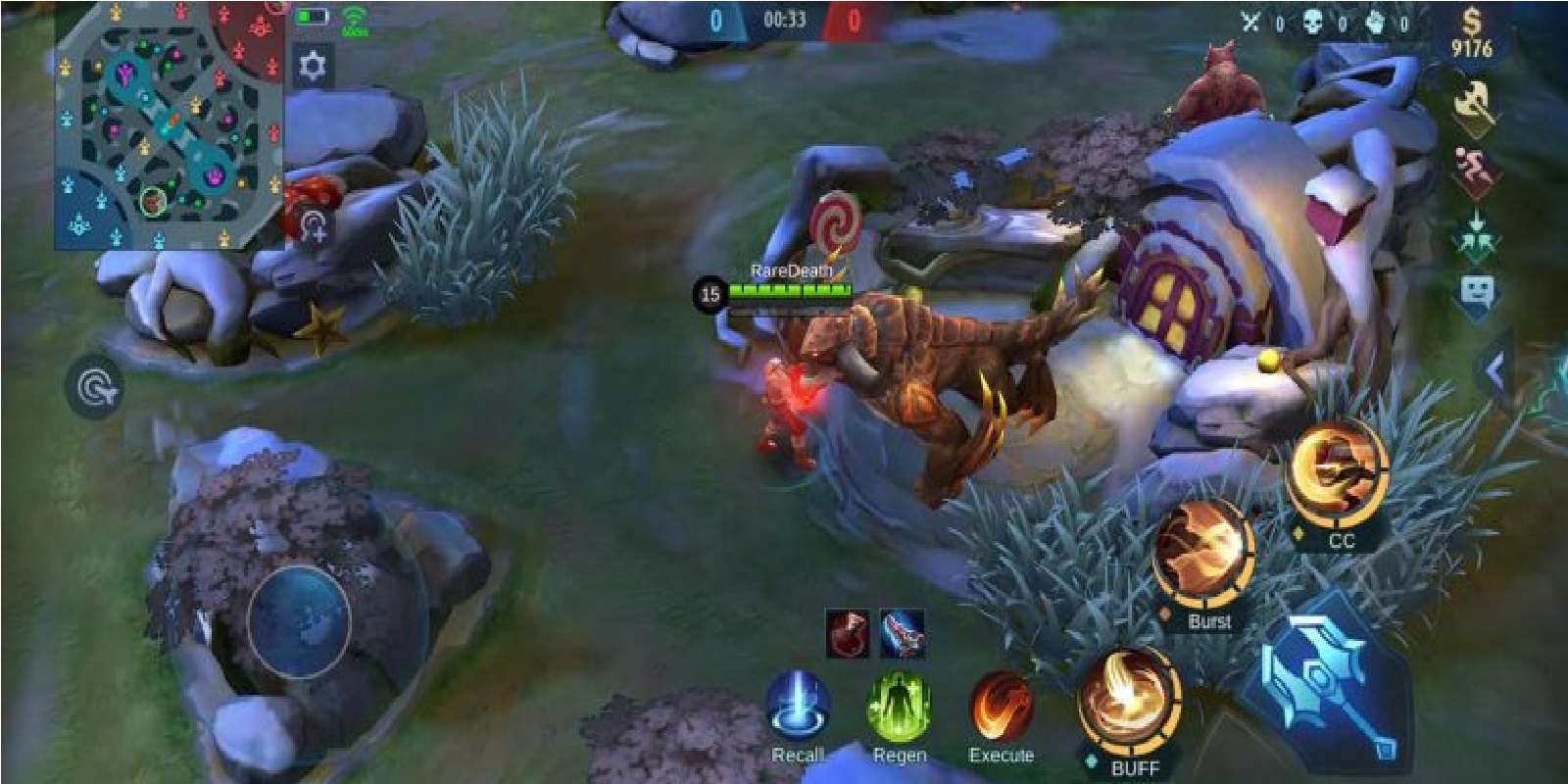Image resolution: width=1568 pixels, height=784 pixels.
Task: Open the in-game Settings gear
Action: pos(312,64)
